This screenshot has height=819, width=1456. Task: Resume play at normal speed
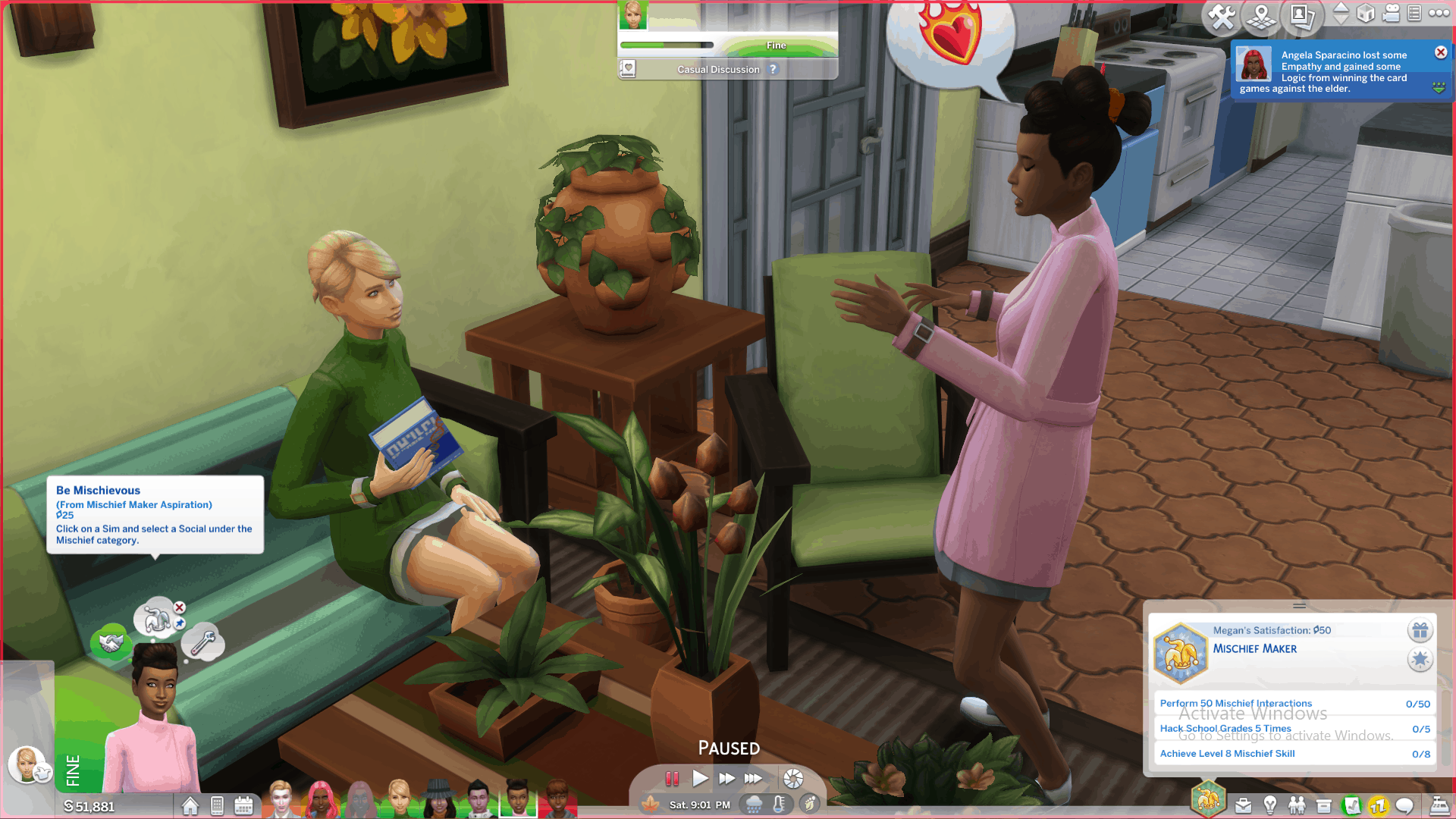[699, 779]
